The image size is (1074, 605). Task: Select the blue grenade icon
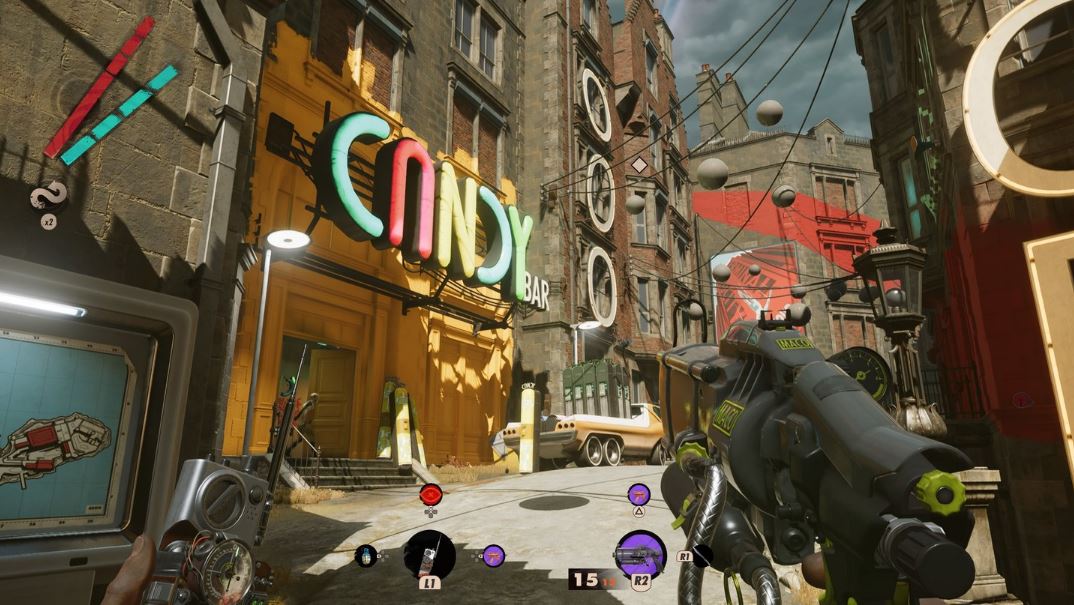(366, 556)
